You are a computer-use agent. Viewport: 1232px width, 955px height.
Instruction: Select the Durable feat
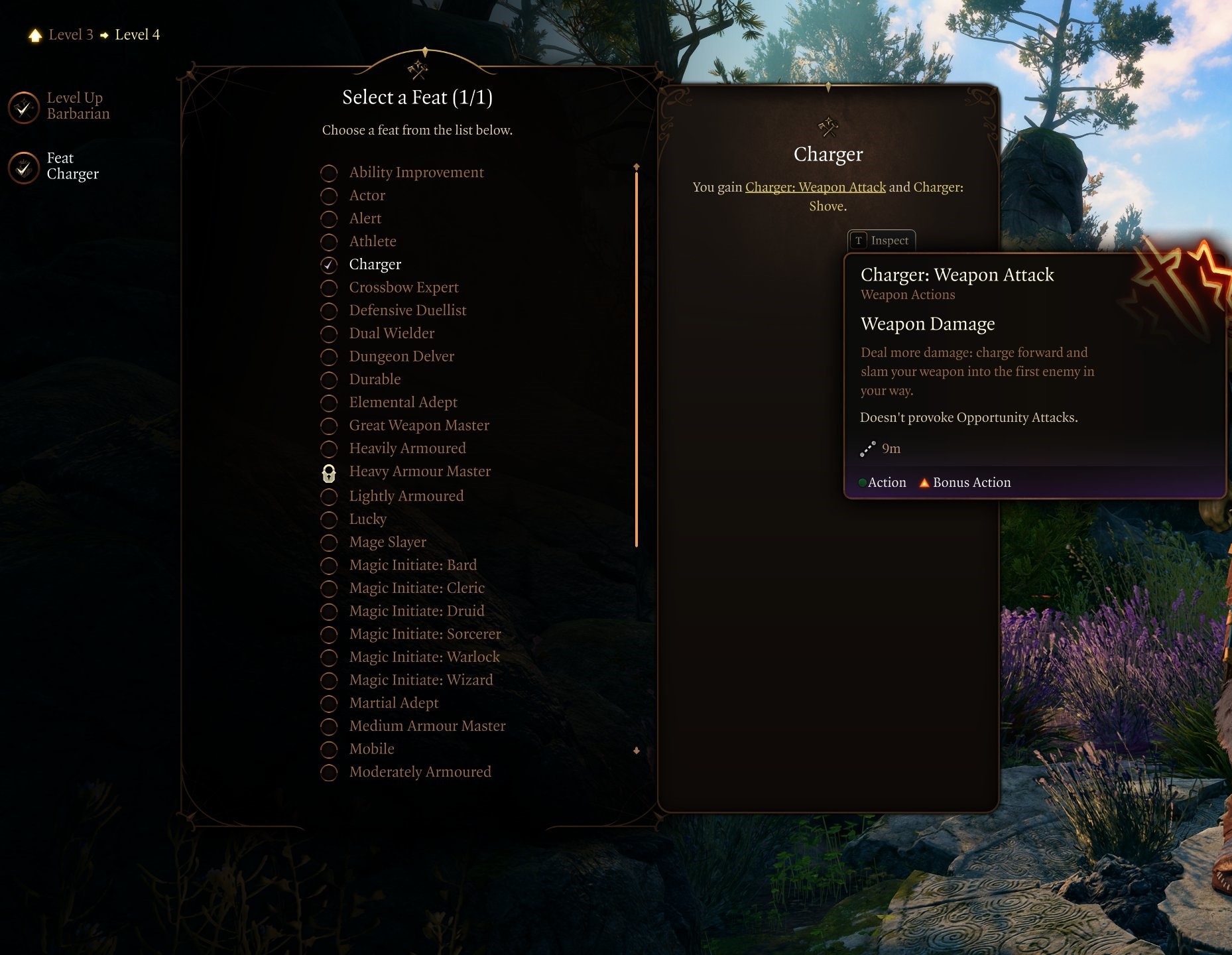375,379
